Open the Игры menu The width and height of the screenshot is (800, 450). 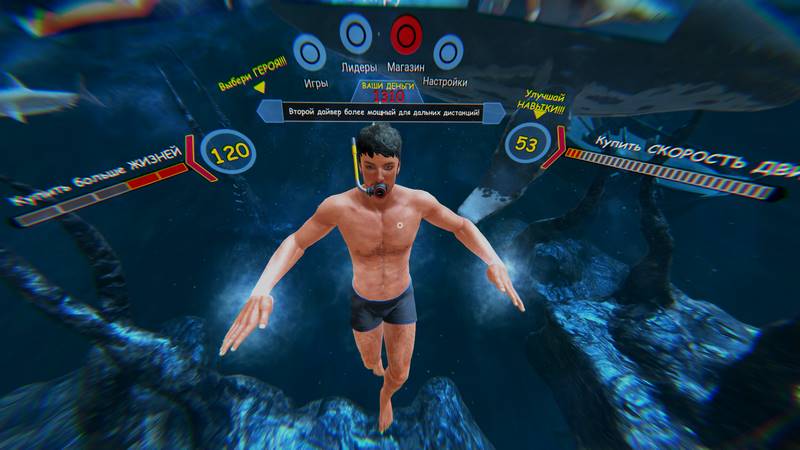click(x=308, y=51)
